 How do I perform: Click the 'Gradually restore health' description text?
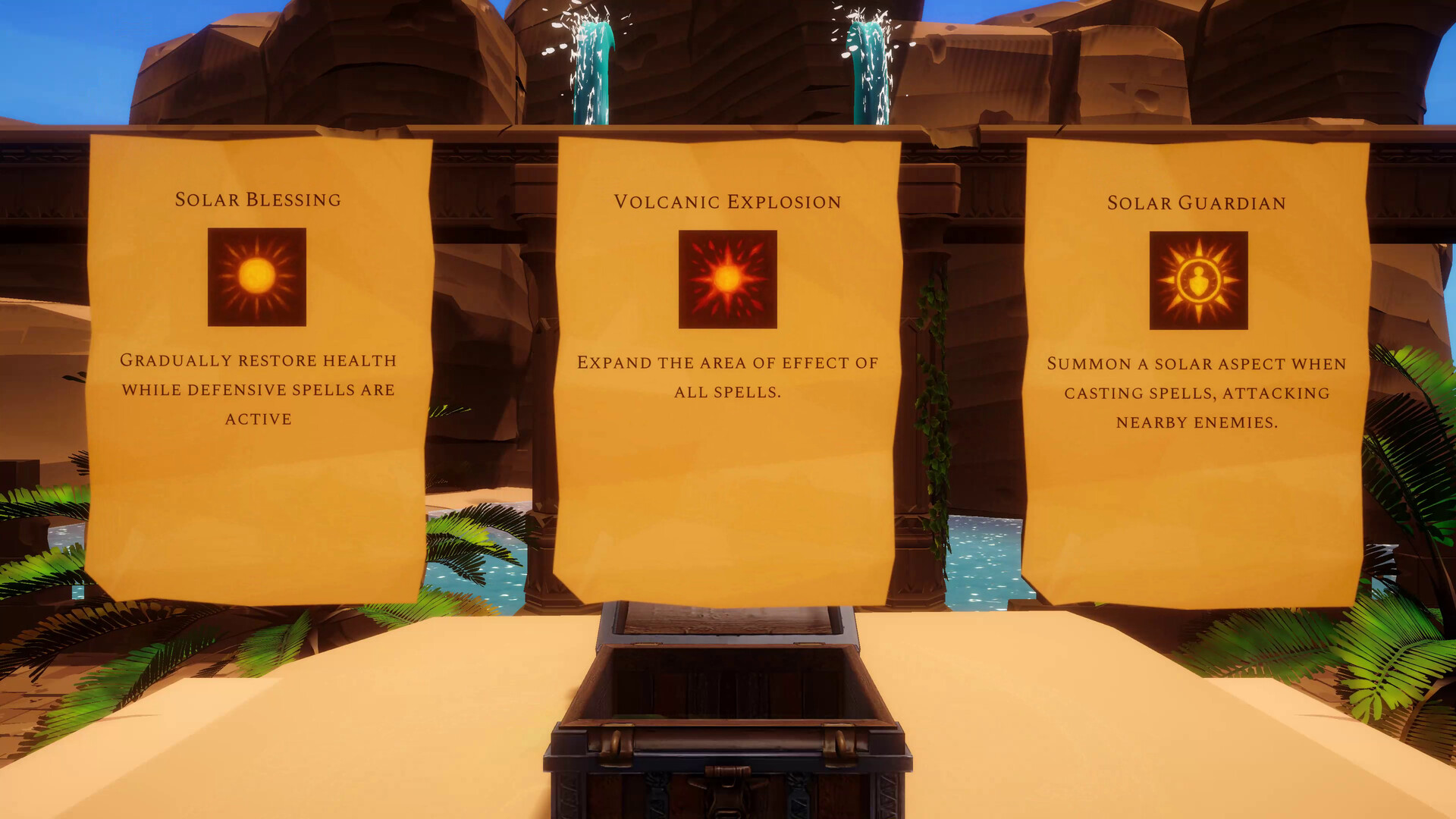(x=258, y=389)
